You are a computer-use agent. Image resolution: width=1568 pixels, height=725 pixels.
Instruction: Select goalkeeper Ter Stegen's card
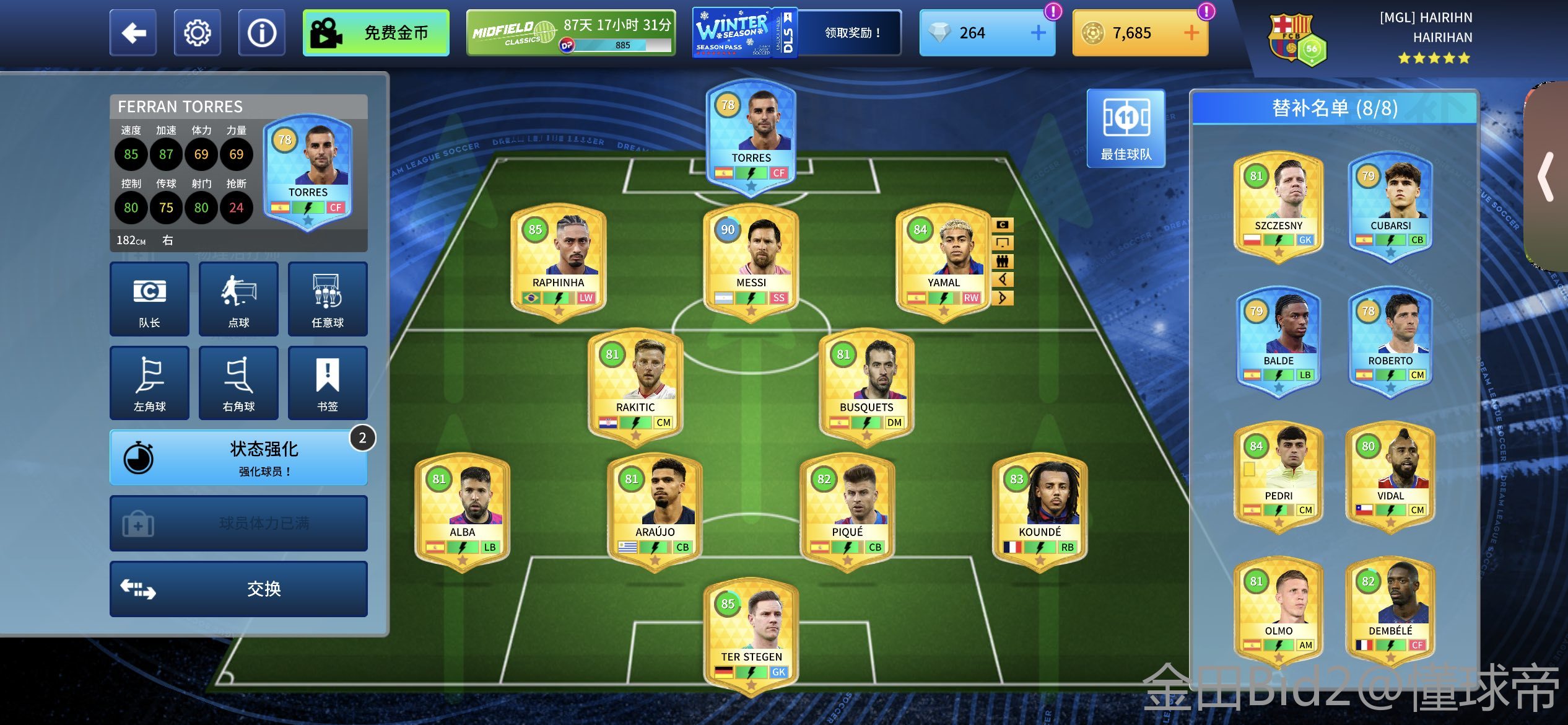[x=751, y=635]
